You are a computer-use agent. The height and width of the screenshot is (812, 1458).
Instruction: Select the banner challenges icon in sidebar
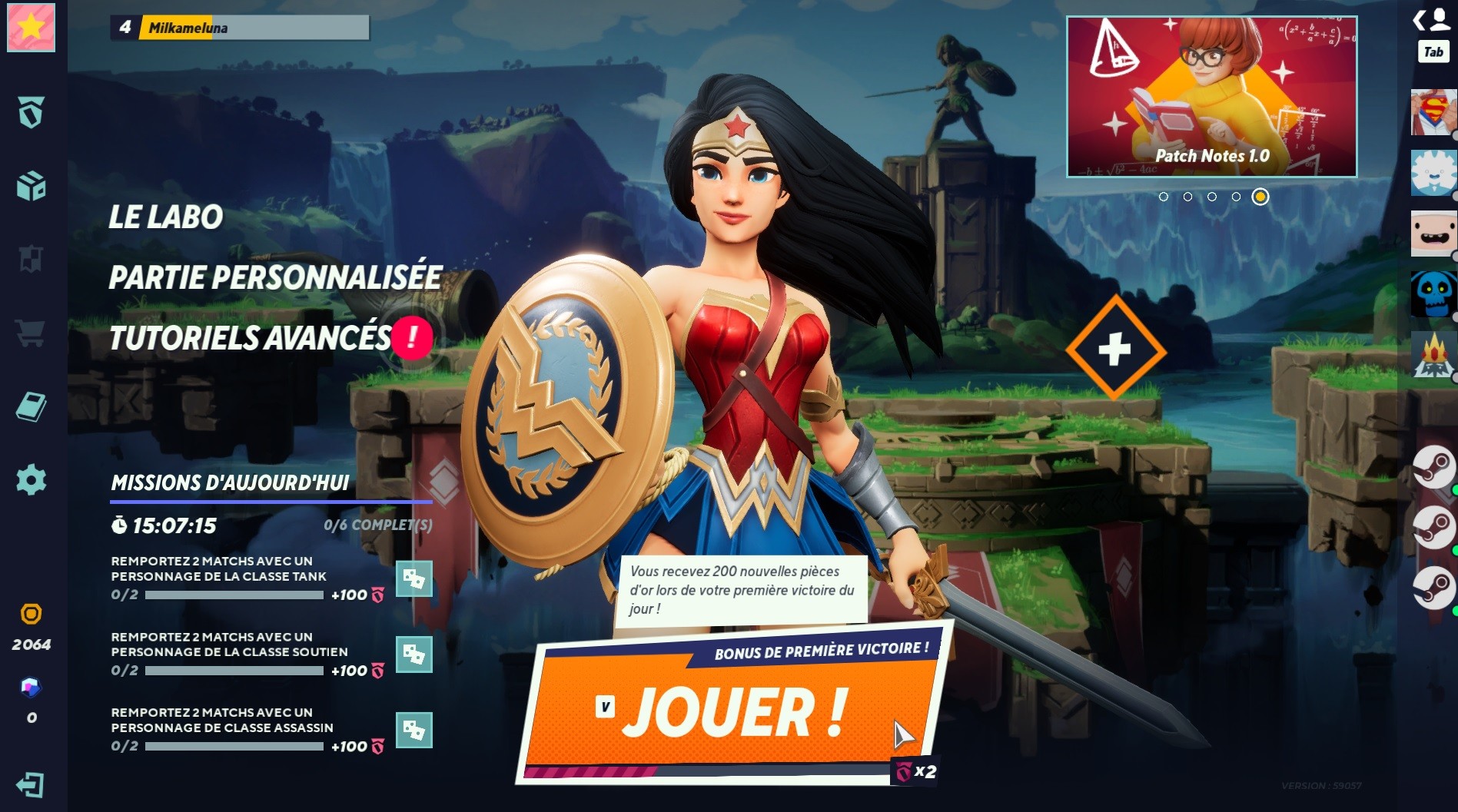click(x=29, y=257)
